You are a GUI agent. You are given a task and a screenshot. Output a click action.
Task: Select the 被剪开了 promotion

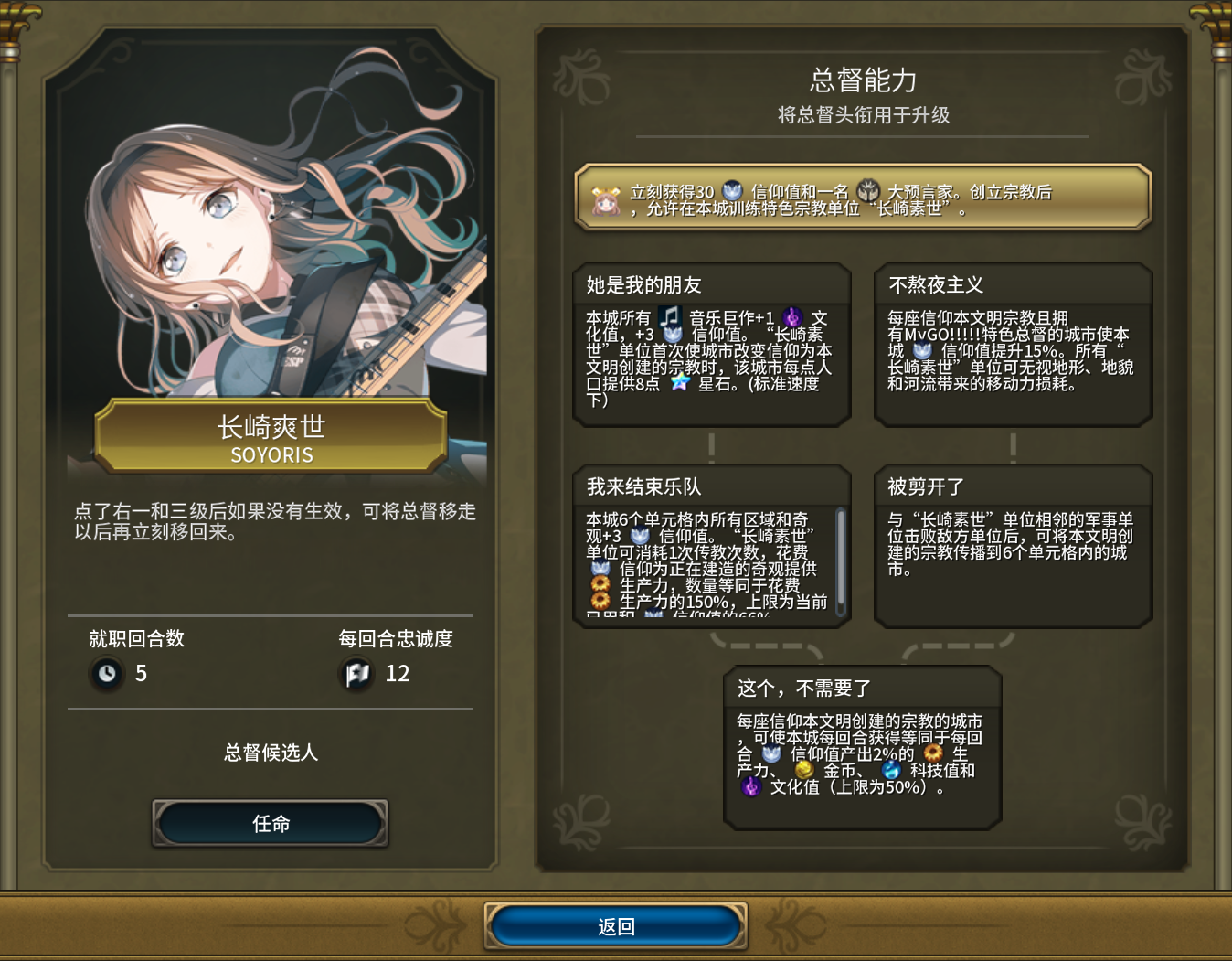1013,546
